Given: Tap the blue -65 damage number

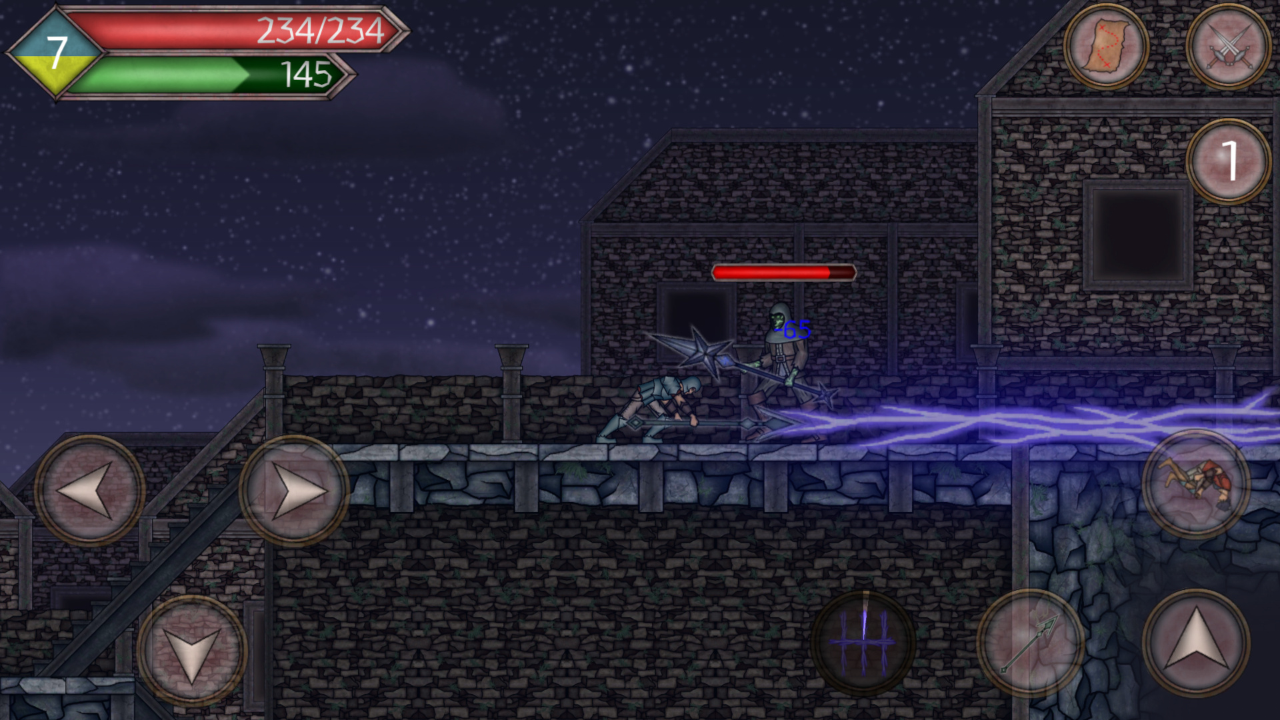Looking at the screenshot, I should click(791, 328).
